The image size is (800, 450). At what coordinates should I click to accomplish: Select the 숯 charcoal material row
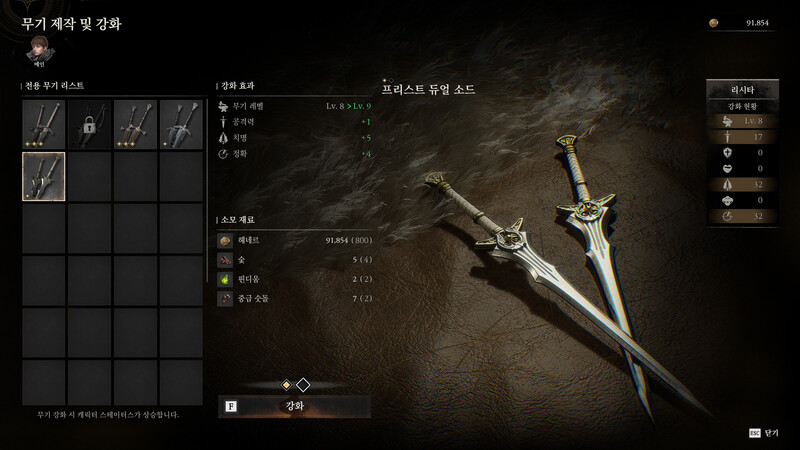[296, 260]
